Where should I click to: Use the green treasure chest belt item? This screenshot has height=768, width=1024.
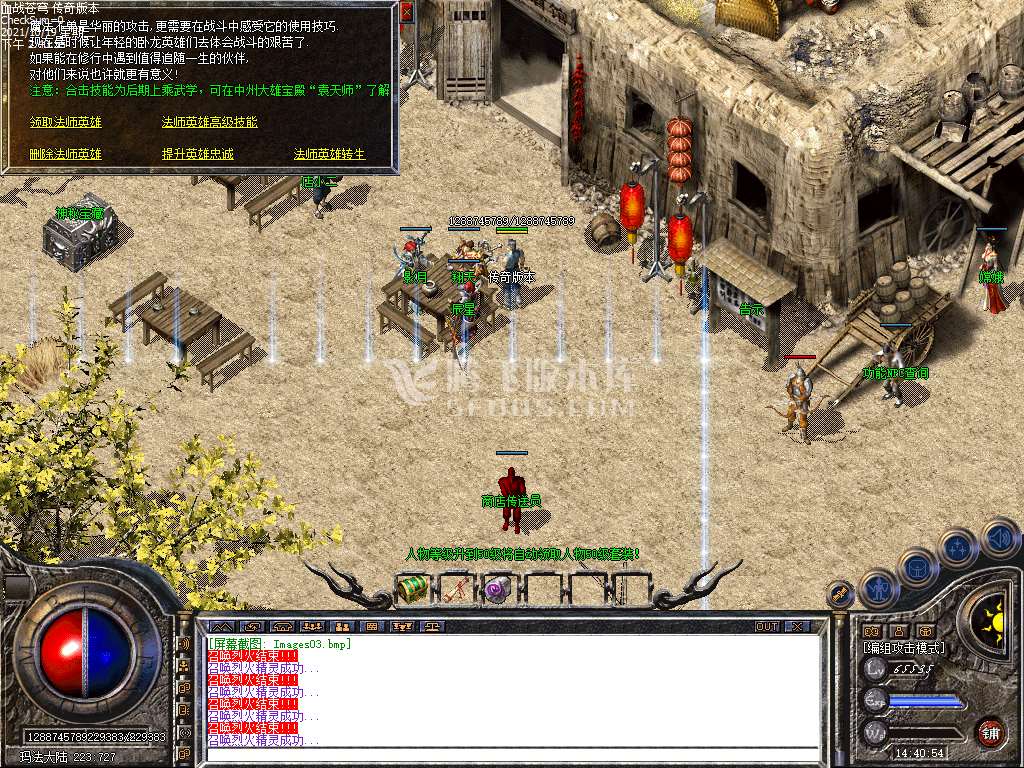412,589
